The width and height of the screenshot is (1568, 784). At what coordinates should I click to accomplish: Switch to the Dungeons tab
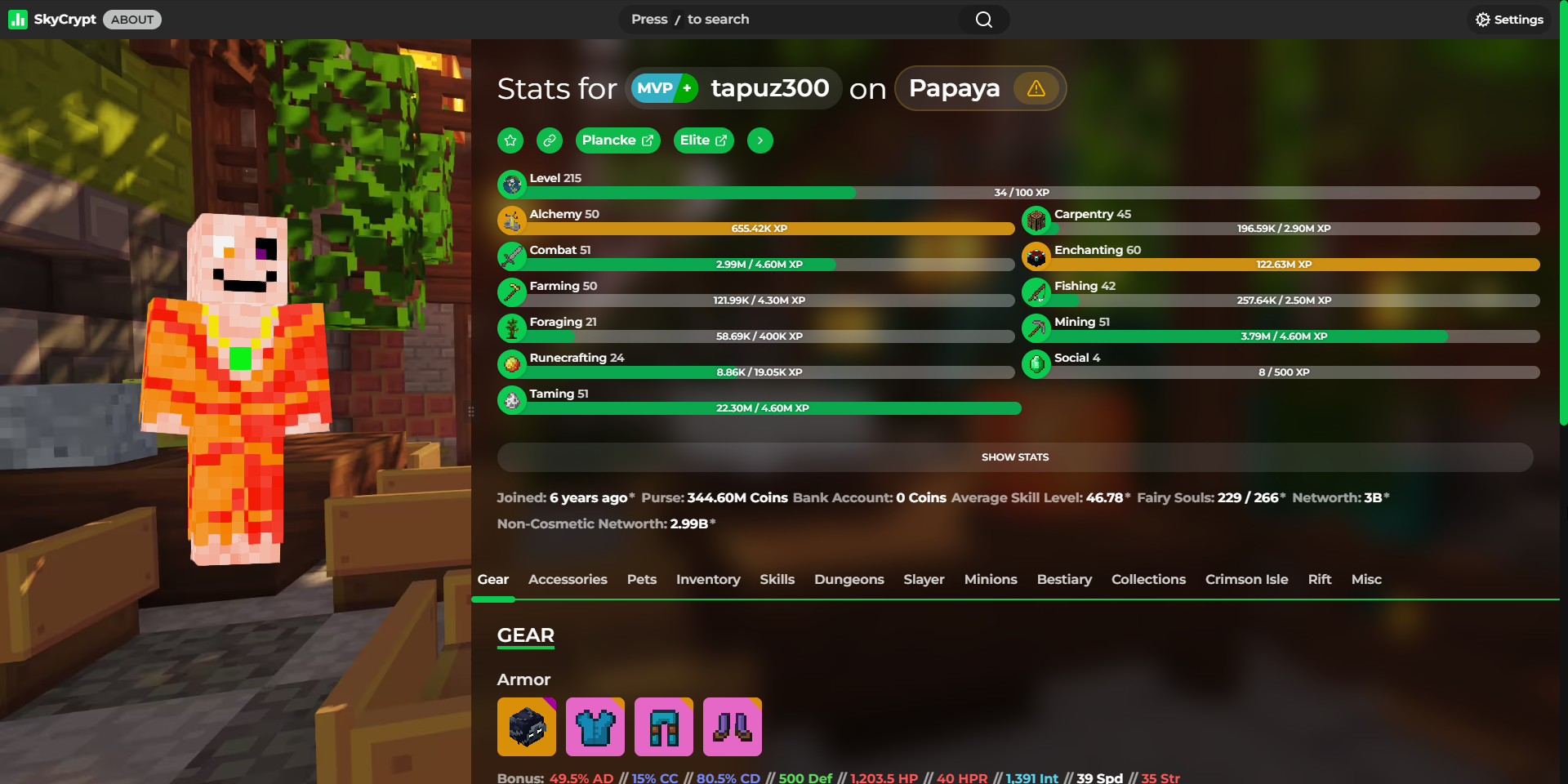coord(849,579)
